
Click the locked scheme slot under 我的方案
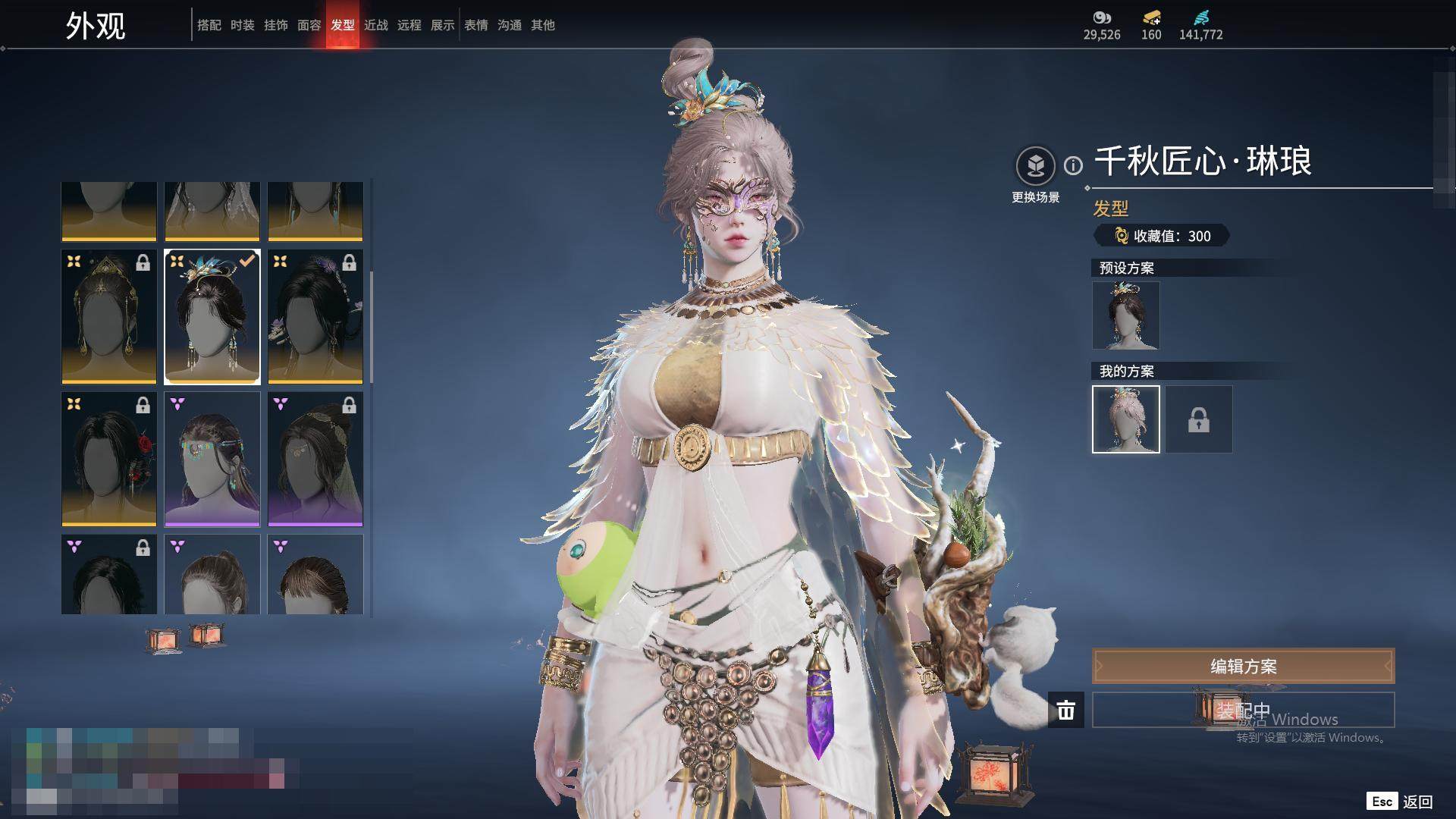click(1198, 419)
